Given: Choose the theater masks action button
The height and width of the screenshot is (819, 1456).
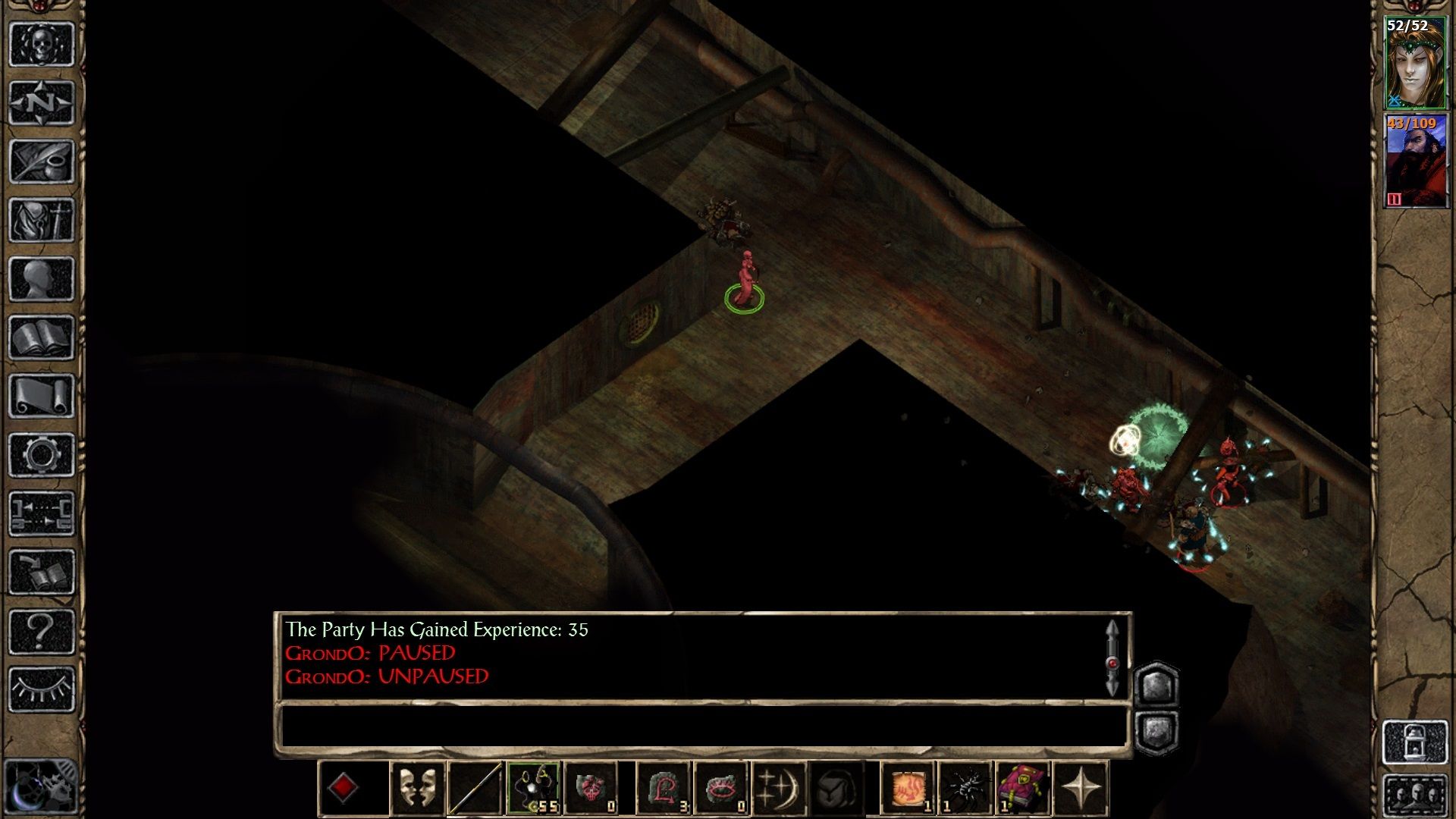Looking at the screenshot, I should click(417, 789).
